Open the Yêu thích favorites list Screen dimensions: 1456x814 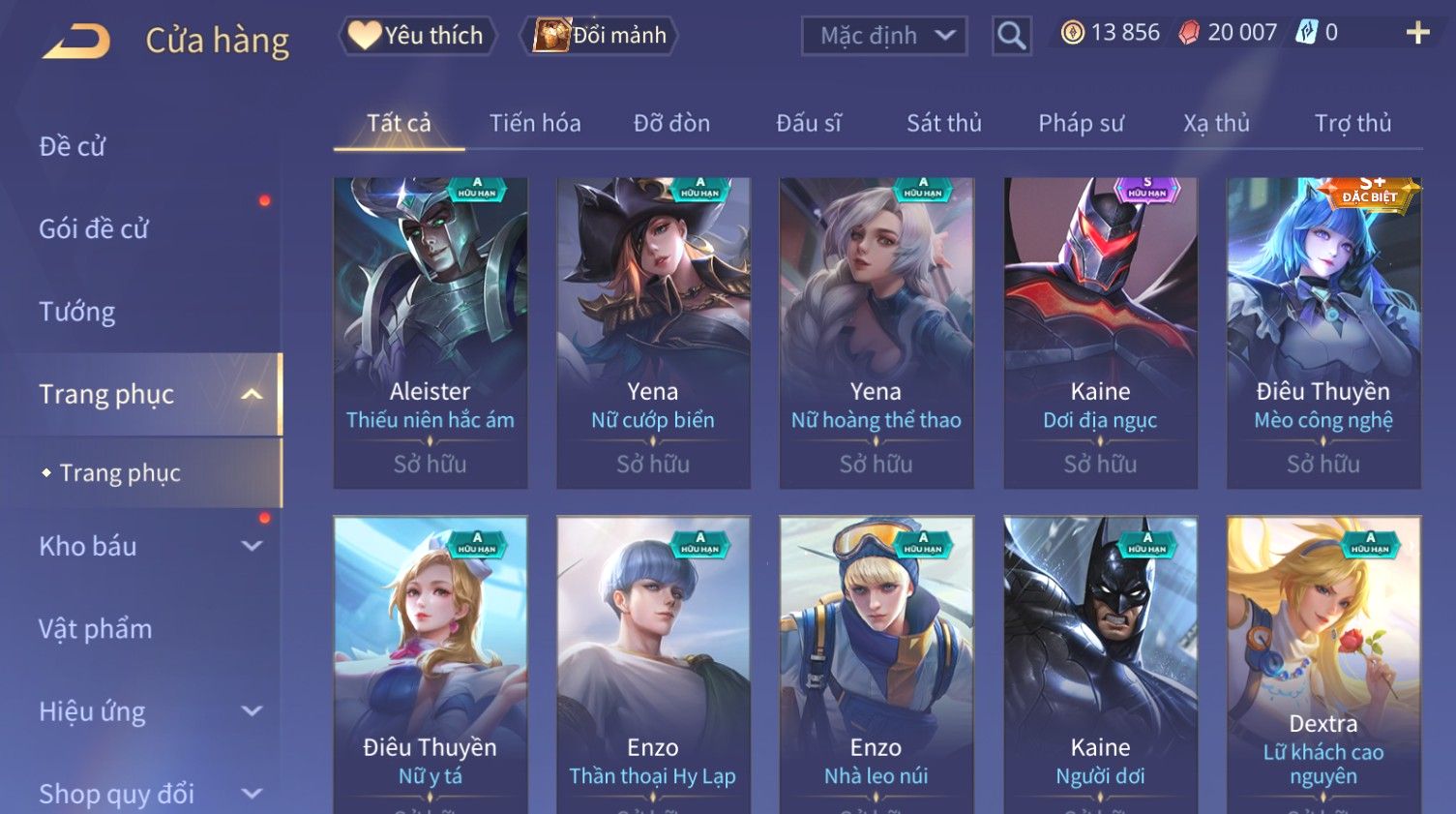pyautogui.click(x=417, y=36)
